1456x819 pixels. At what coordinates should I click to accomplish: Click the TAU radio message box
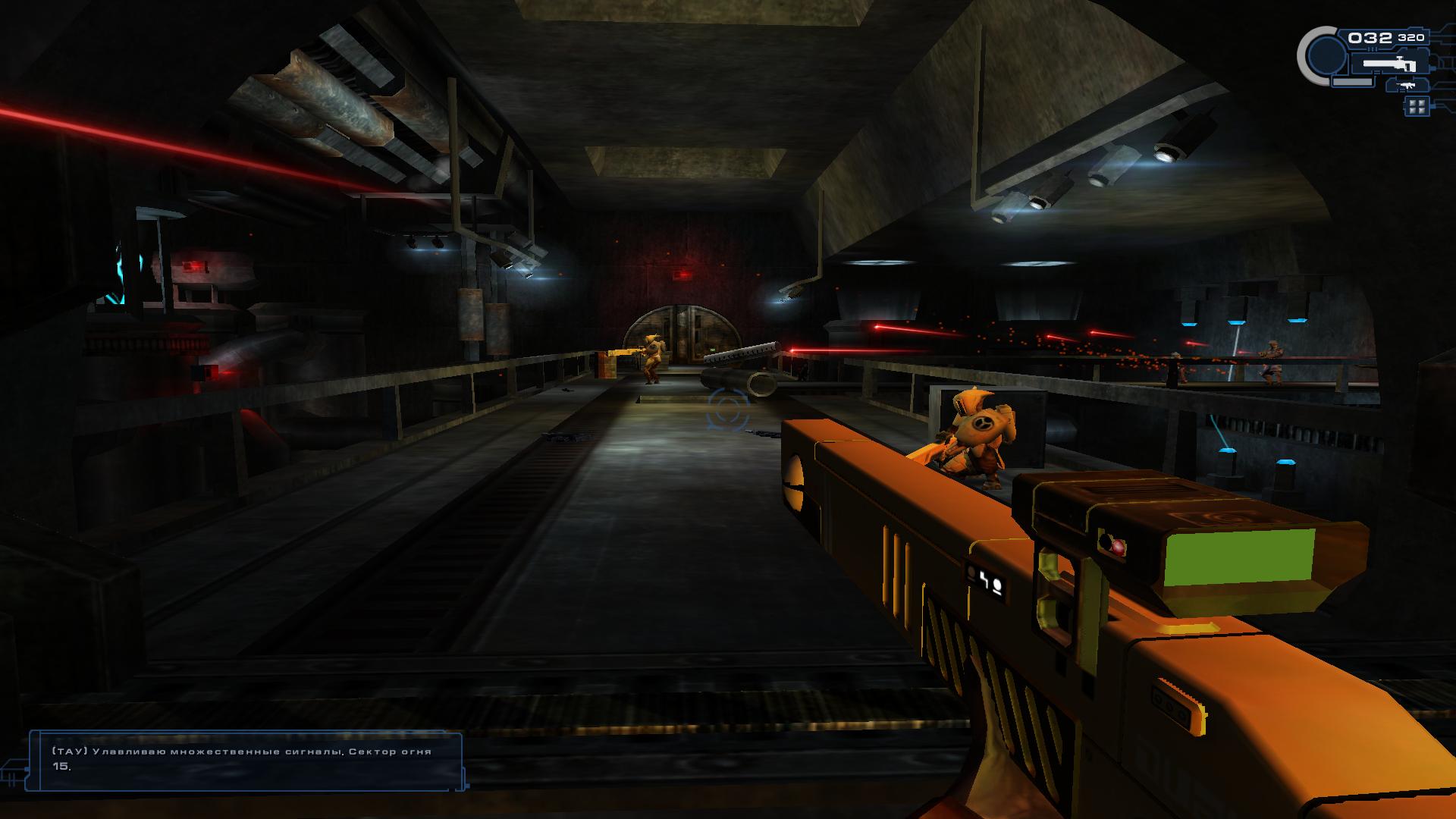(245, 761)
